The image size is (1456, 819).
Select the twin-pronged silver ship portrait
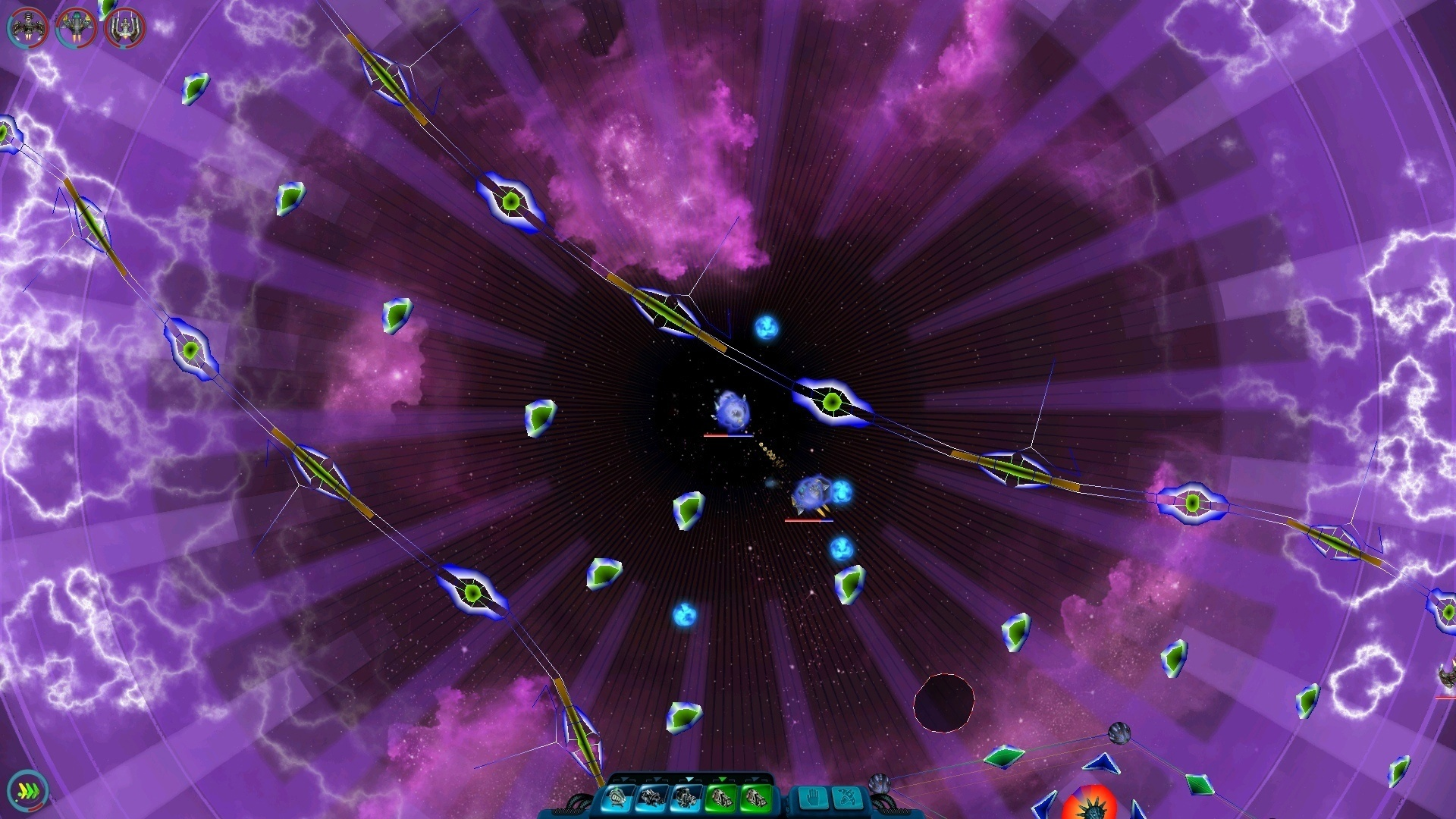pyautogui.click(x=124, y=29)
